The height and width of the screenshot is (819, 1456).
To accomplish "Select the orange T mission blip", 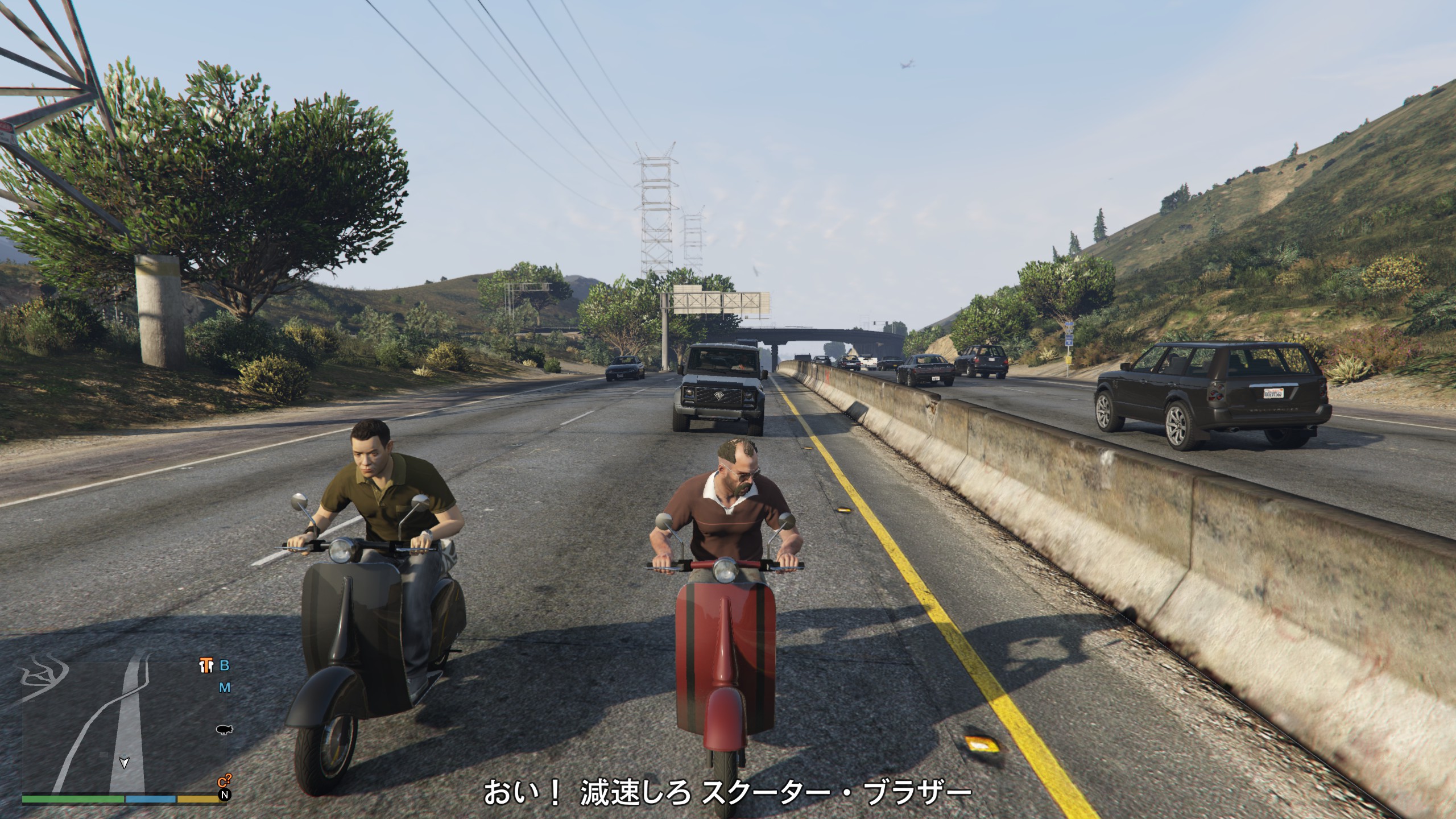I will tap(206, 665).
